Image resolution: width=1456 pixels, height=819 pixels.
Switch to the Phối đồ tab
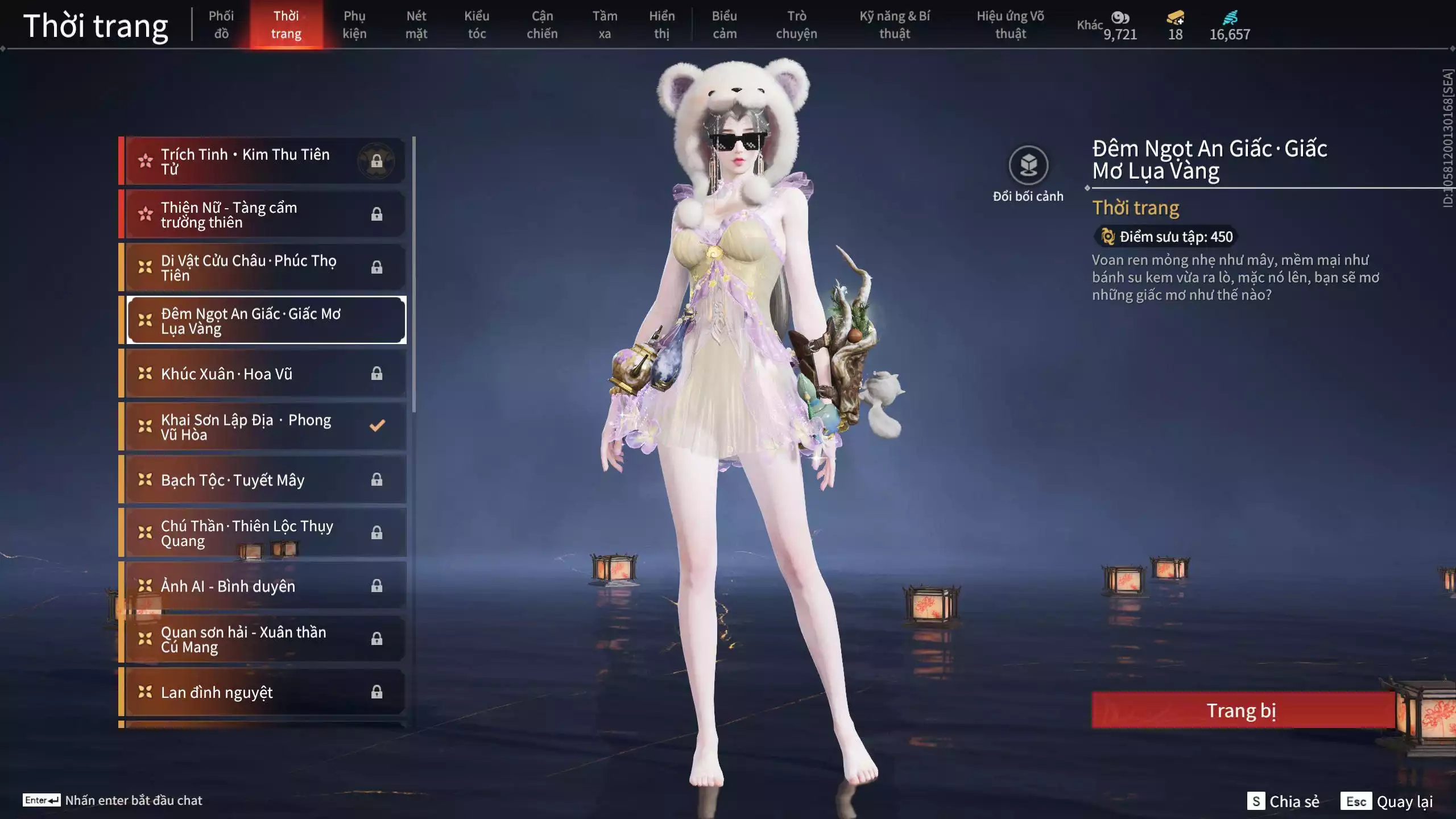221,24
